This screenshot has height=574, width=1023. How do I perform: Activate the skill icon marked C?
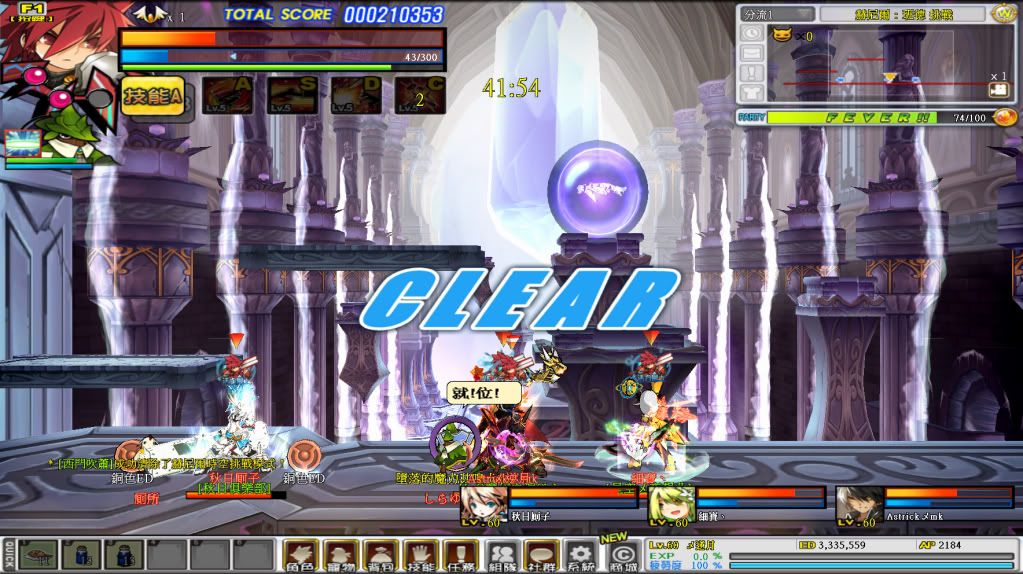[420, 96]
